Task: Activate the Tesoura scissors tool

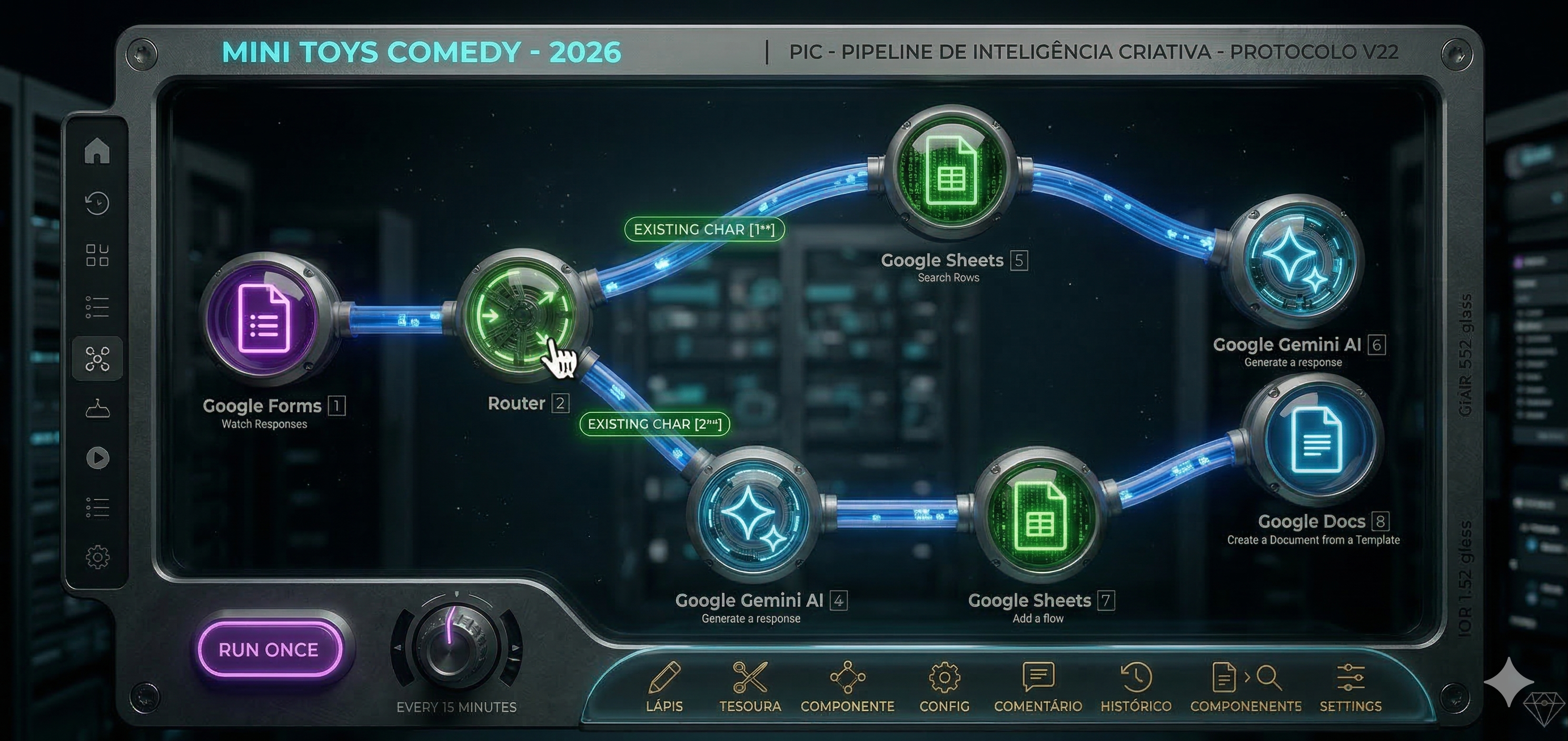Action: pos(750,686)
